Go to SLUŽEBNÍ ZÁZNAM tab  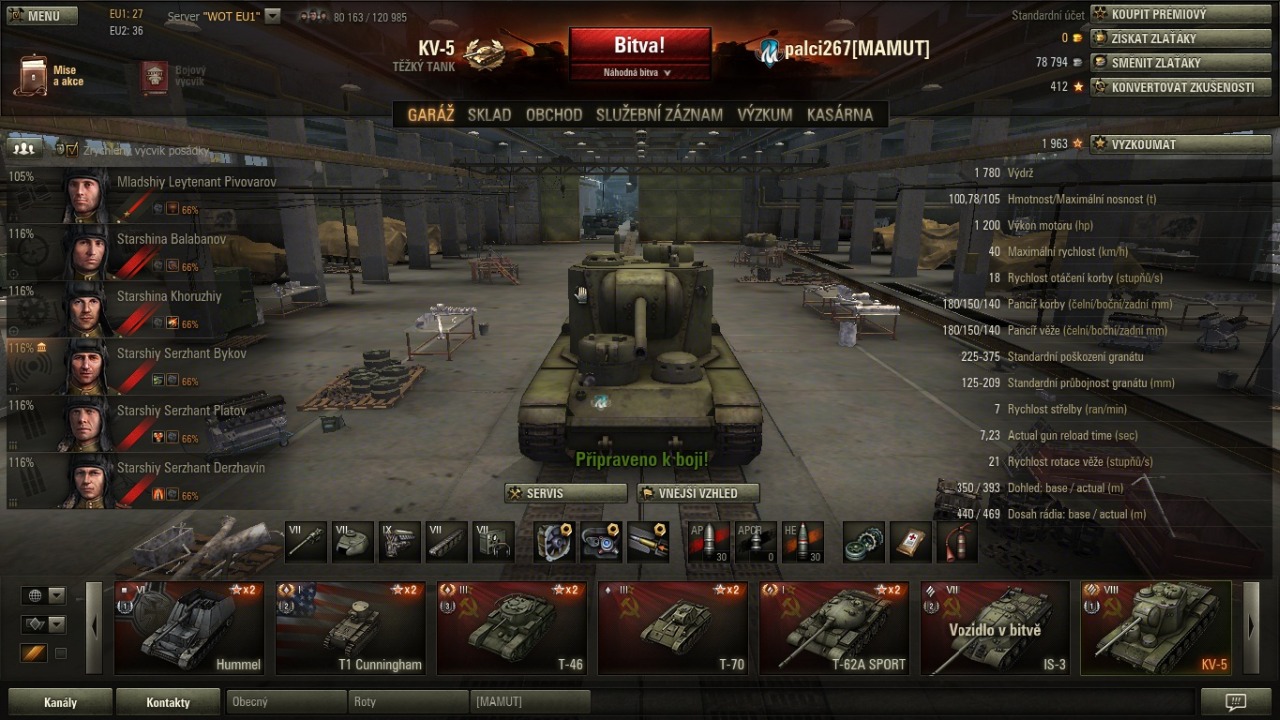[x=659, y=114]
